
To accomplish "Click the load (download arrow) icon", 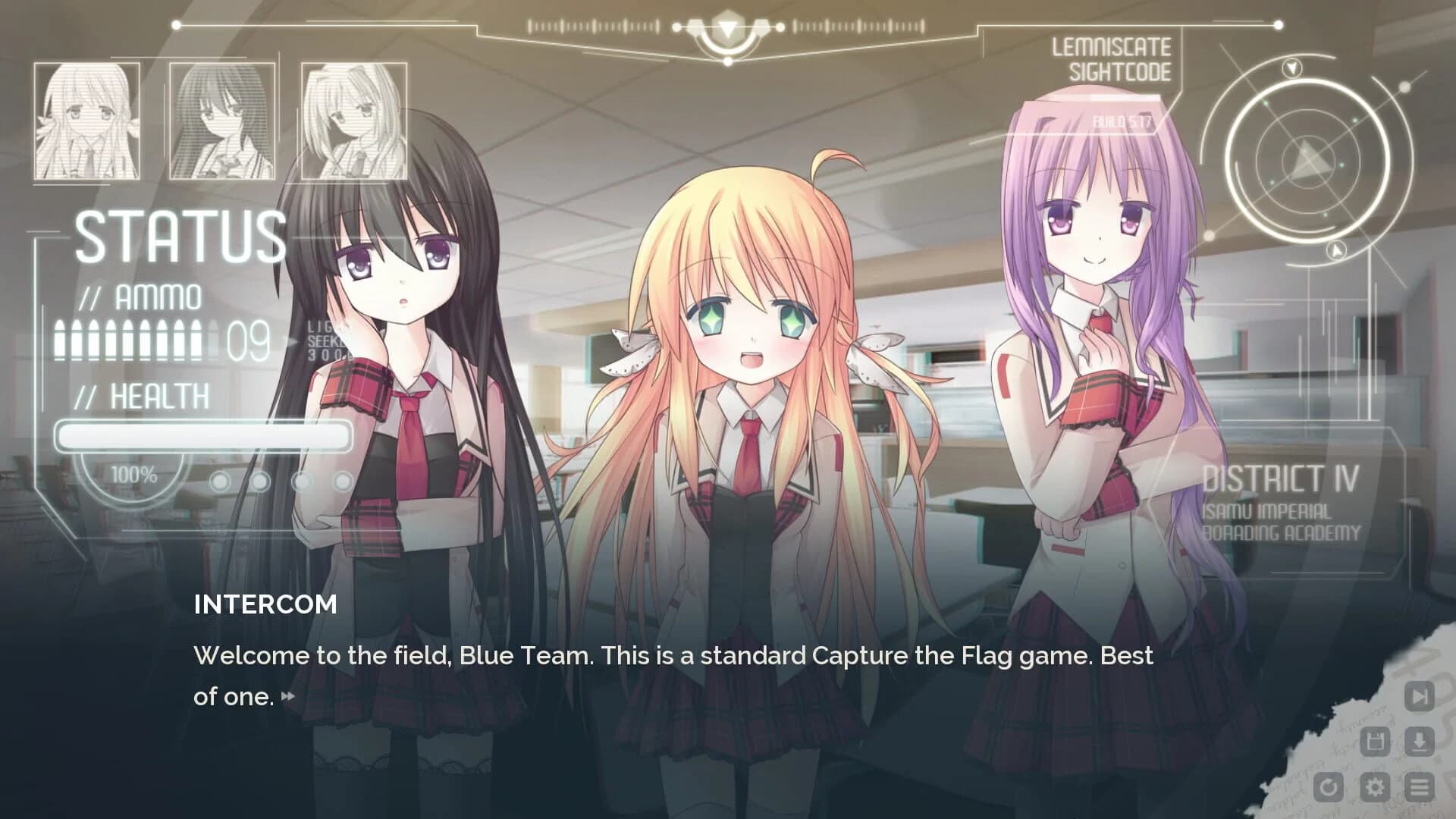I will tap(1419, 742).
